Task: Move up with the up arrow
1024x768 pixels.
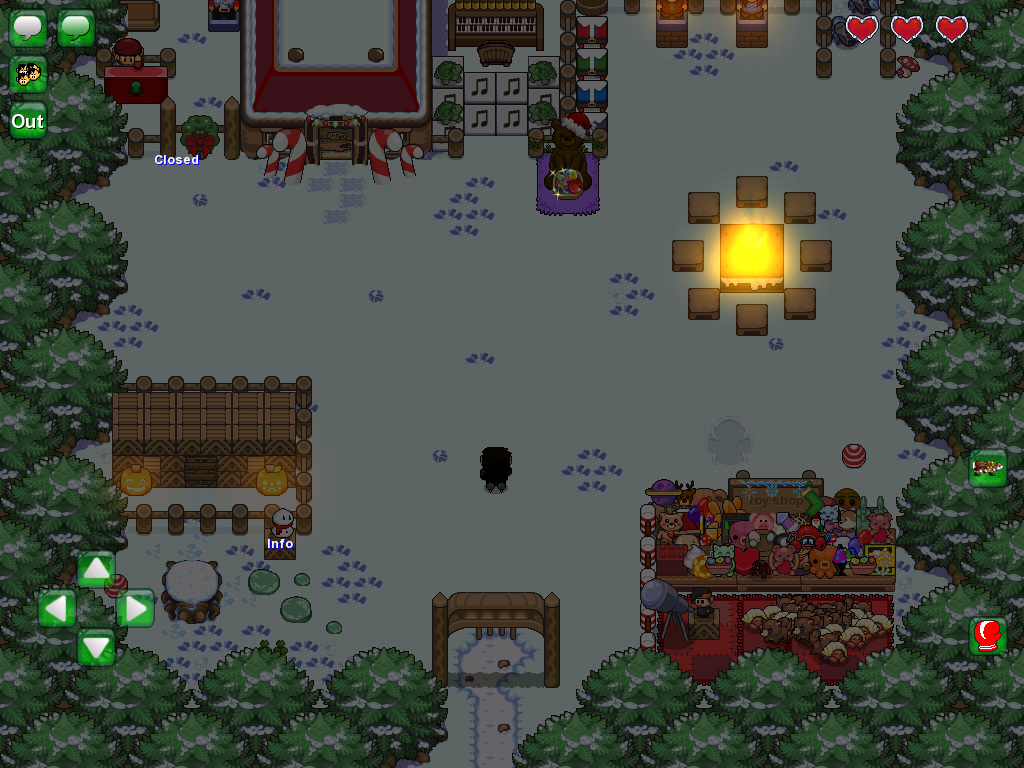Action: click(96, 570)
